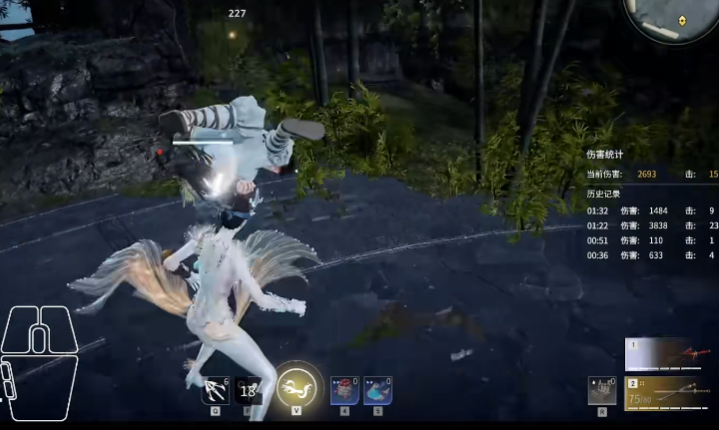
Task: Trigger the glowing golden ultimate ability
Action: click(x=297, y=385)
